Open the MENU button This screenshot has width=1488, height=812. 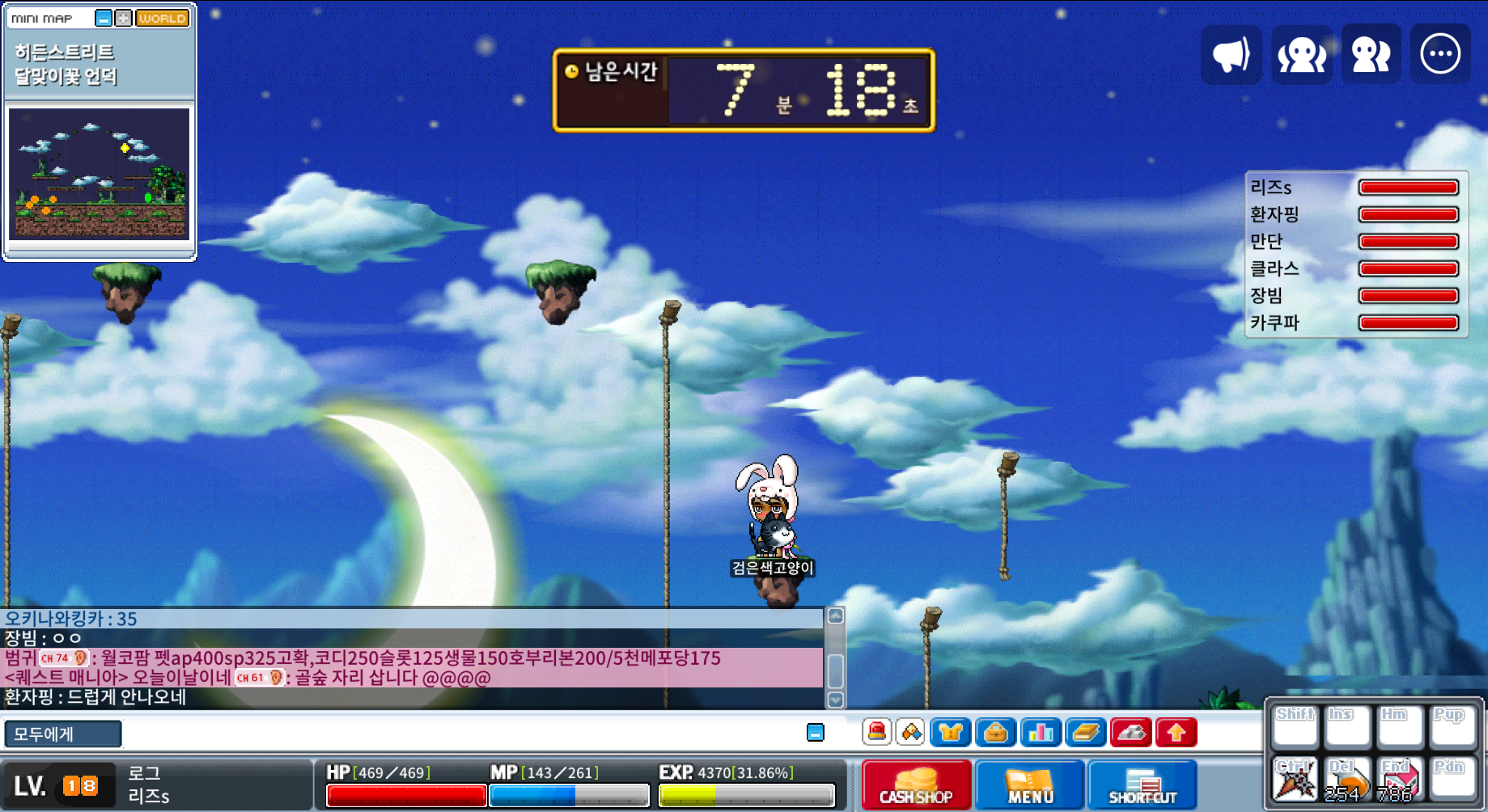tap(1029, 785)
